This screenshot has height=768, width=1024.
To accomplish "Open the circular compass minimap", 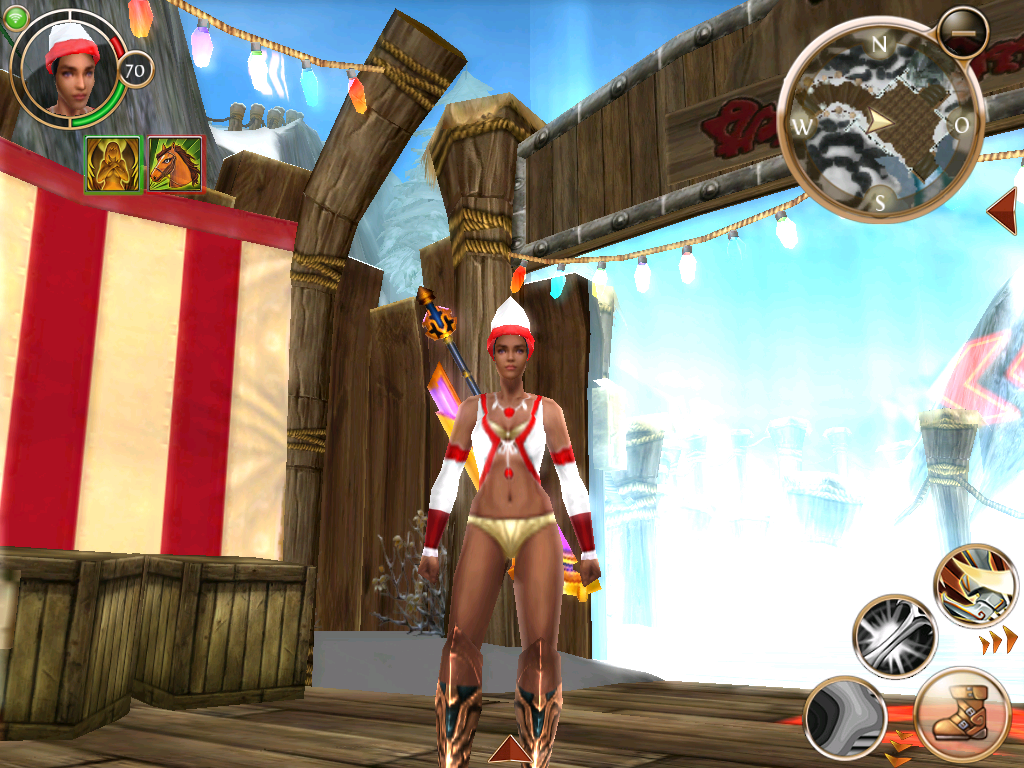I will [x=880, y=122].
